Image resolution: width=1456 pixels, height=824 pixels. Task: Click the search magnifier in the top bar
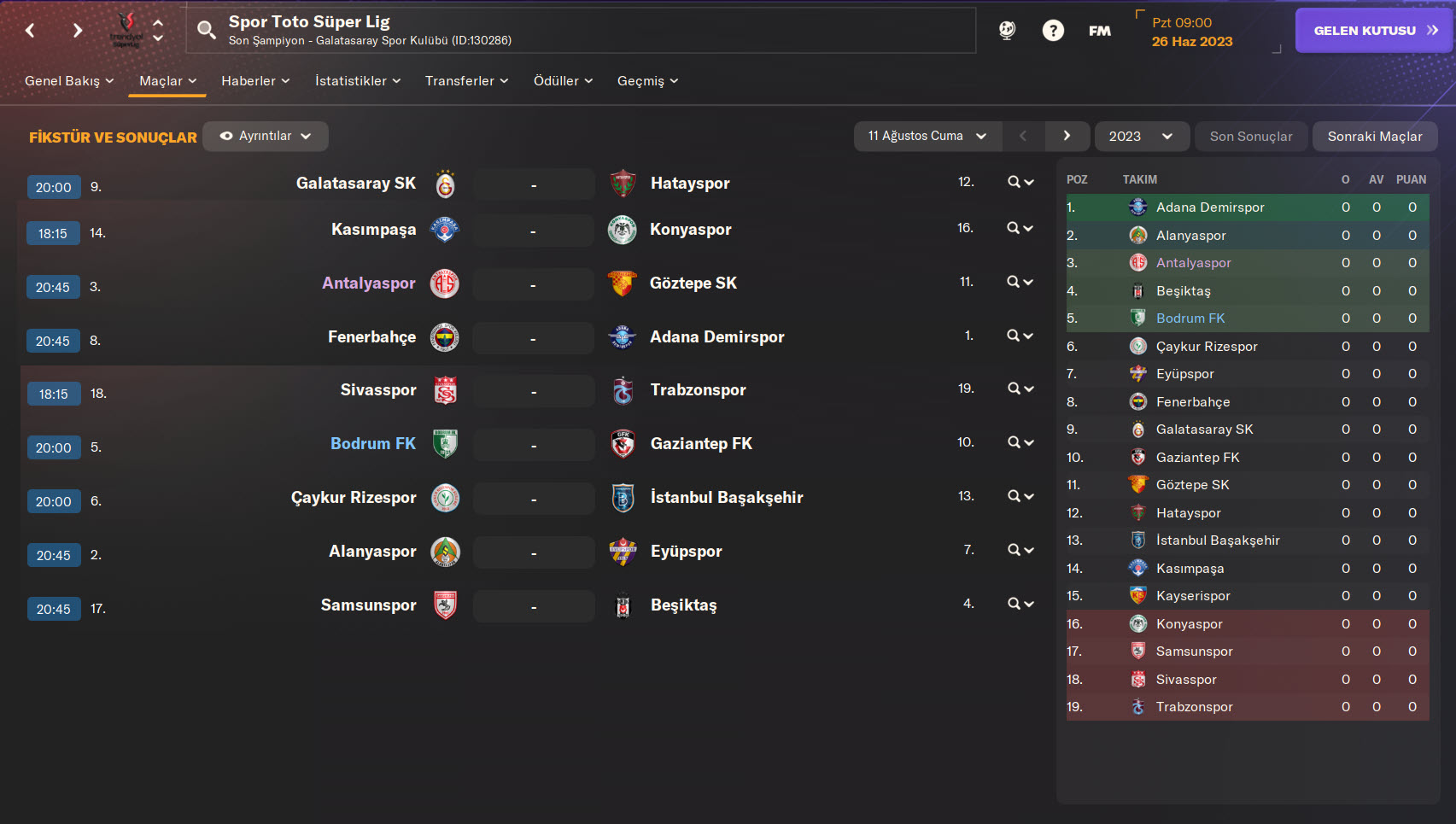pyautogui.click(x=206, y=31)
